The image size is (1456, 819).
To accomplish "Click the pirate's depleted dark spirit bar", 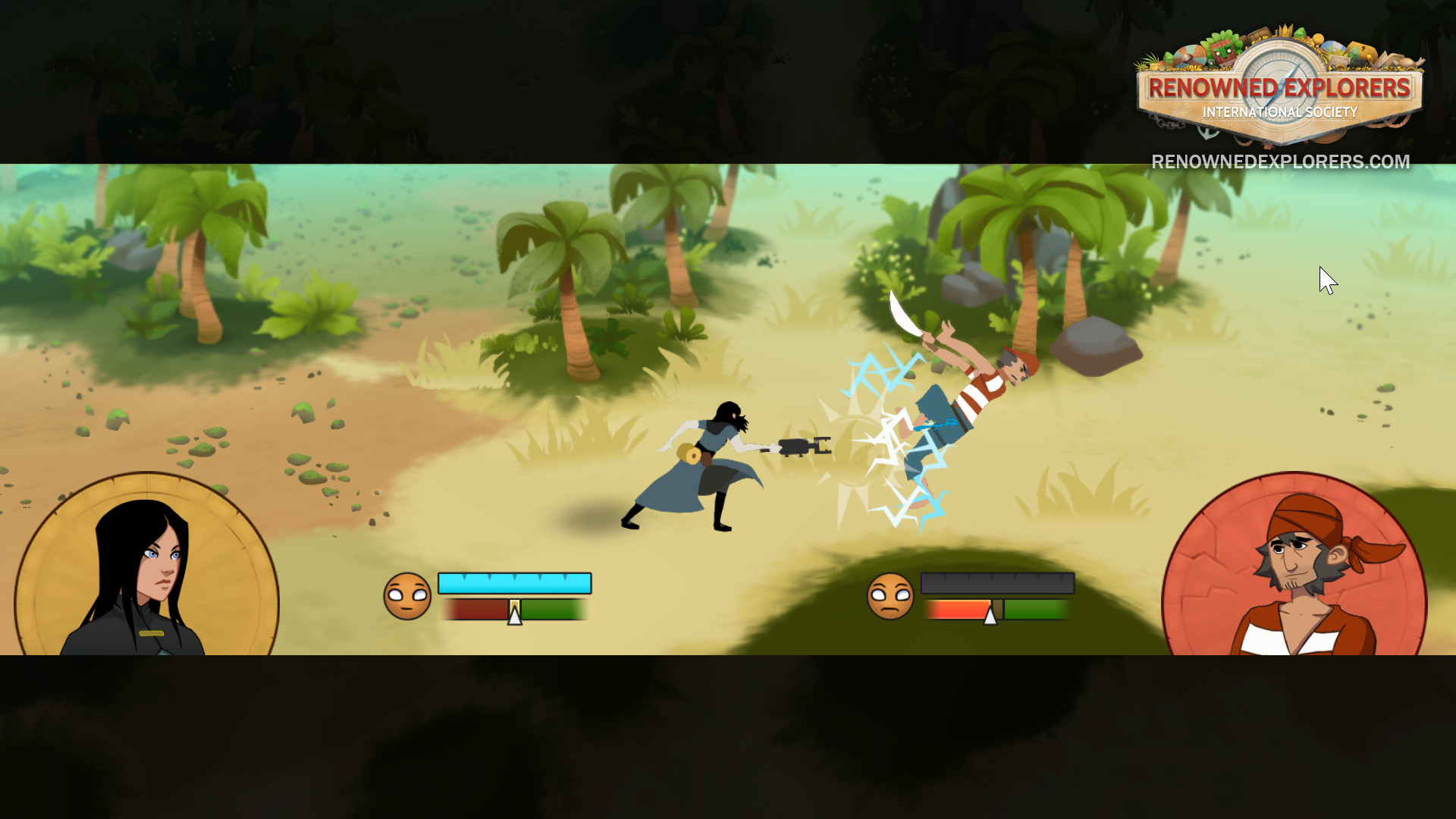I will click(x=997, y=582).
